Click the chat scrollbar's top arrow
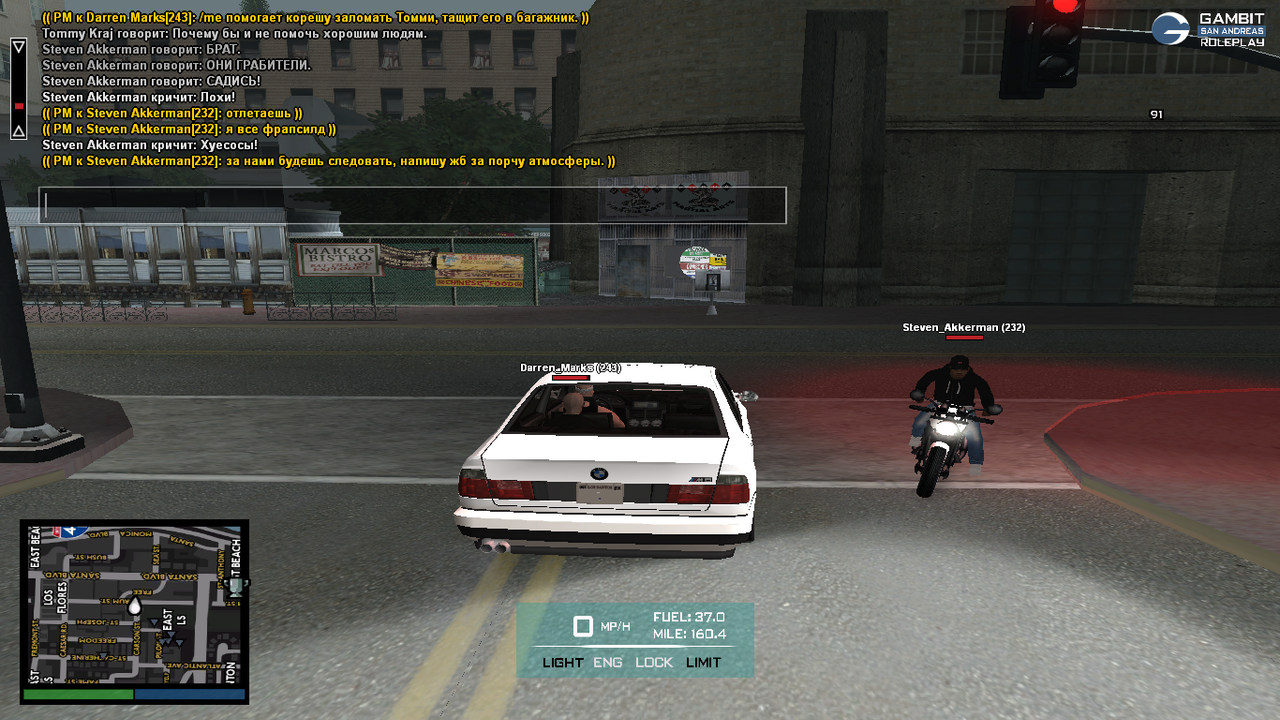Image resolution: width=1280 pixels, height=720 pixels. pyautogui.click(x=18, y=46)
